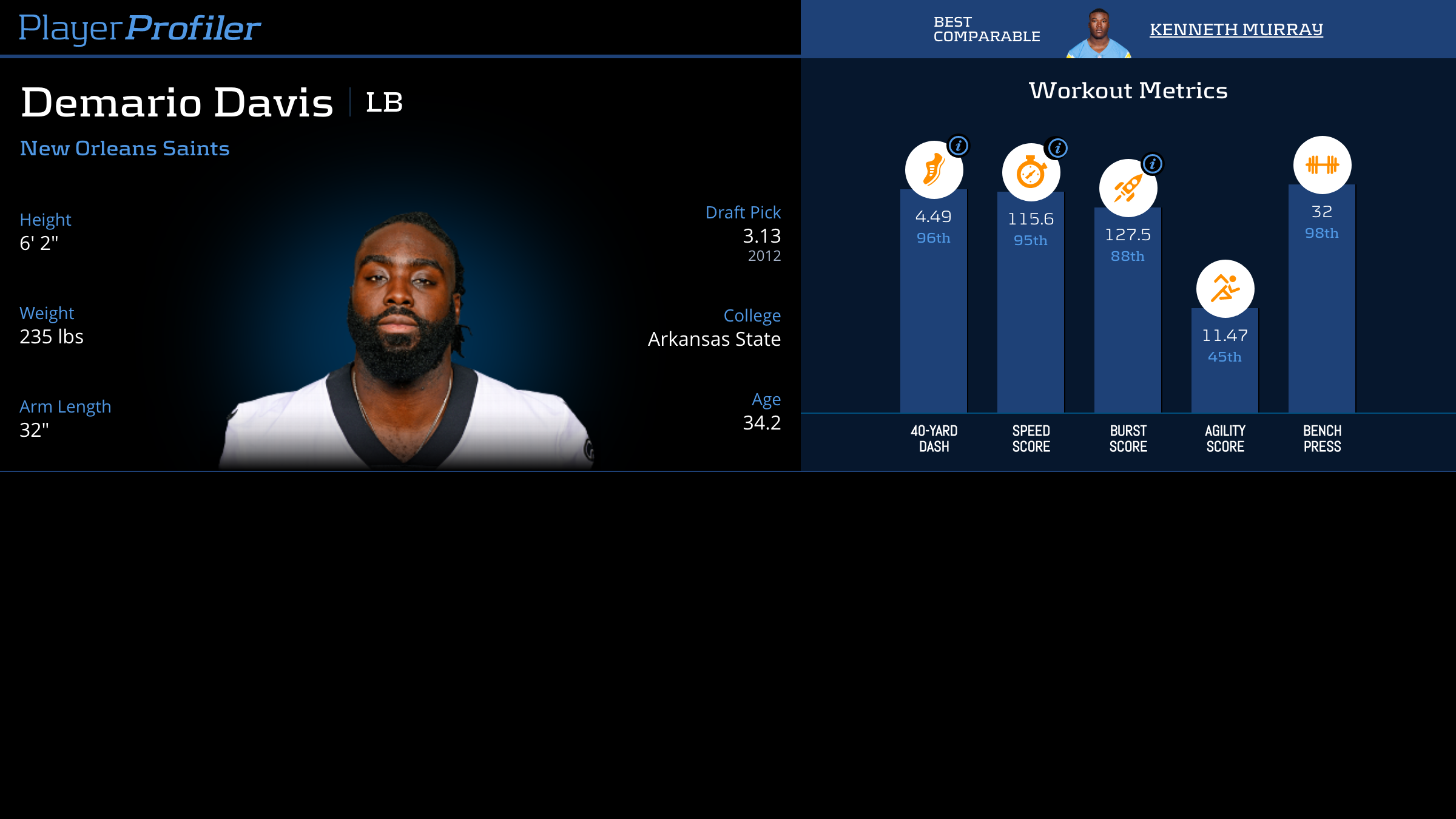Select the Burst Score rocket icon
This screenshot has height=819, width=1456.
pos(1128,188)
